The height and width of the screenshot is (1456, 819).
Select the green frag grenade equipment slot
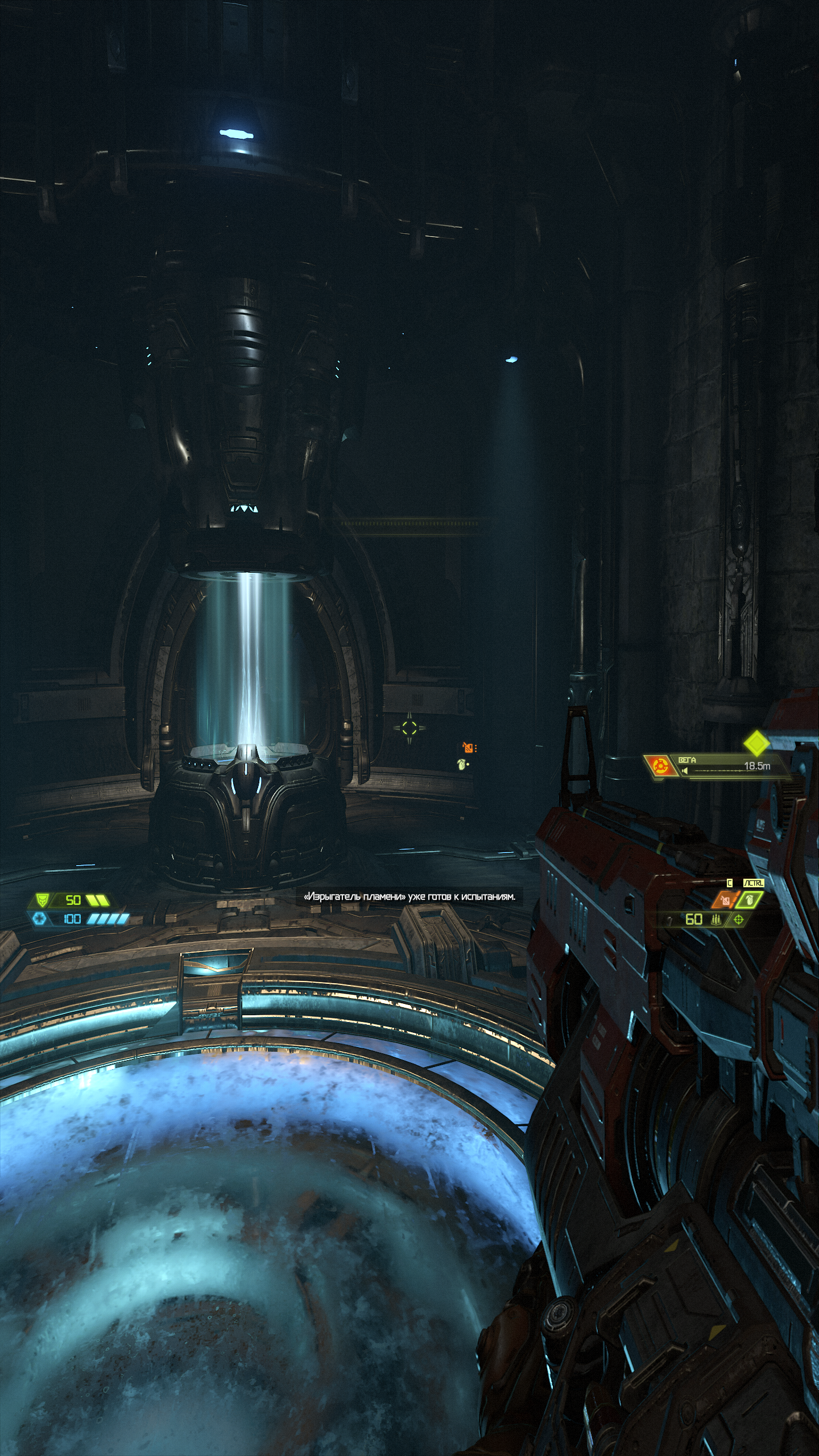point(750,900)
